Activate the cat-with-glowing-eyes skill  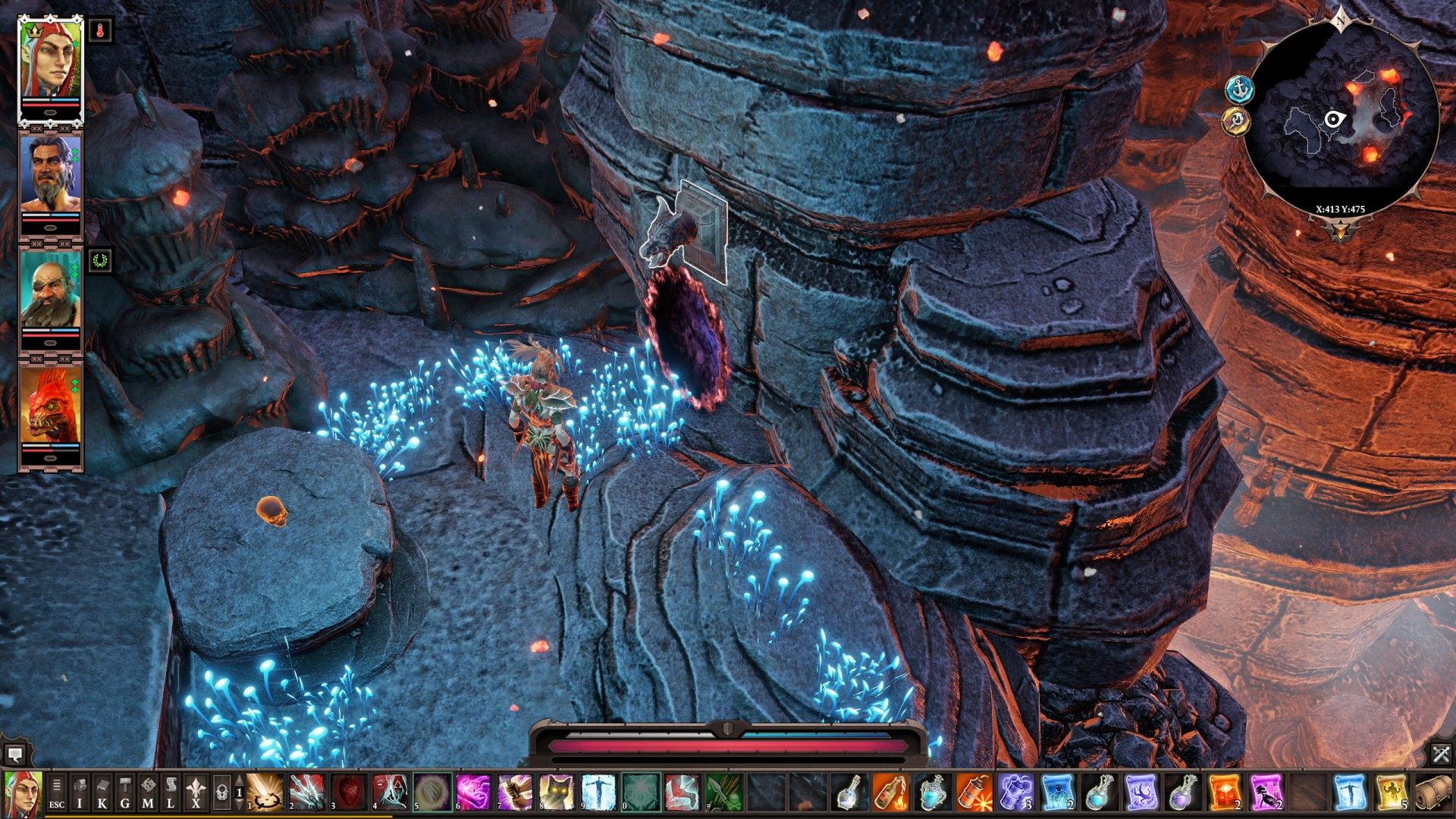557,792
